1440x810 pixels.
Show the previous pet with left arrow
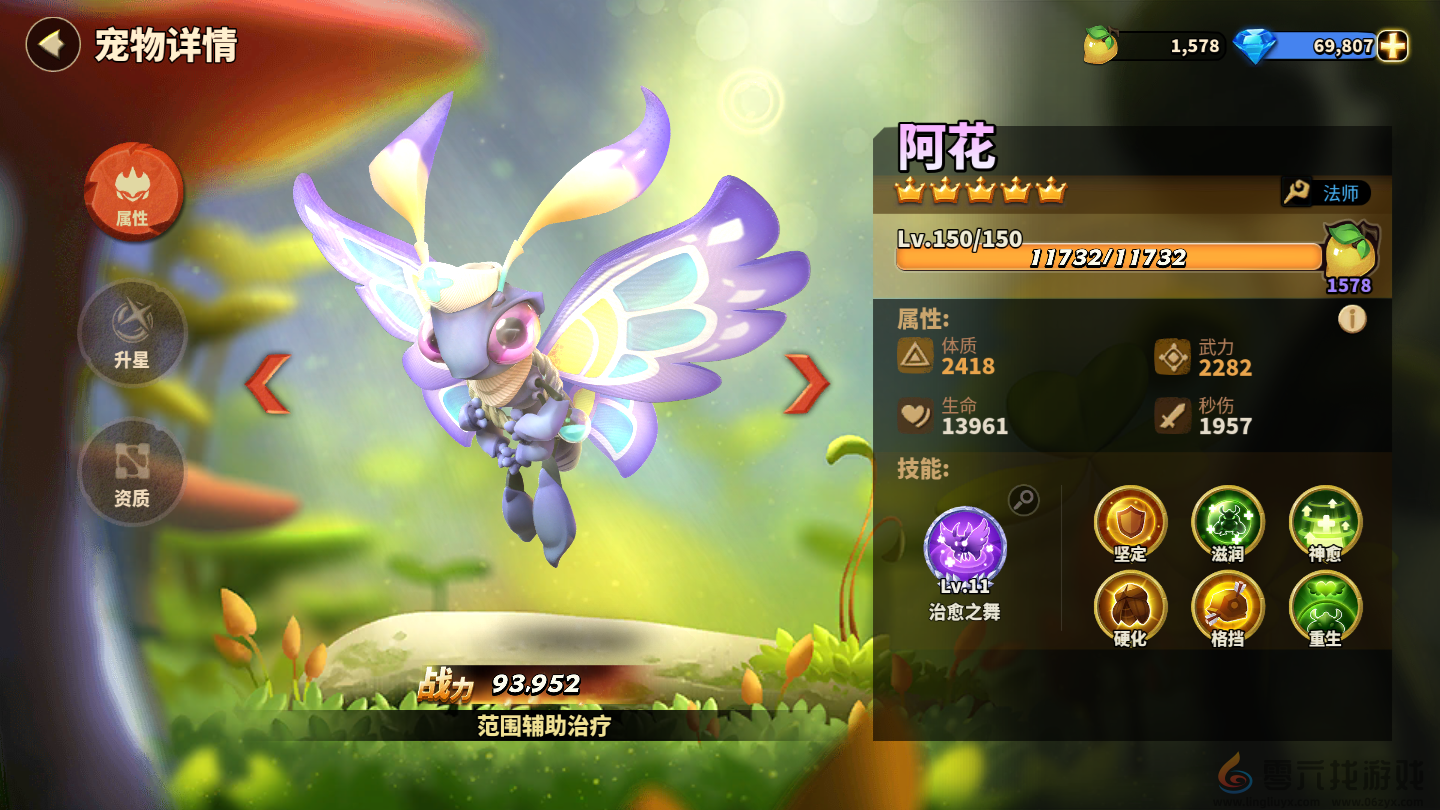(268, 383)
